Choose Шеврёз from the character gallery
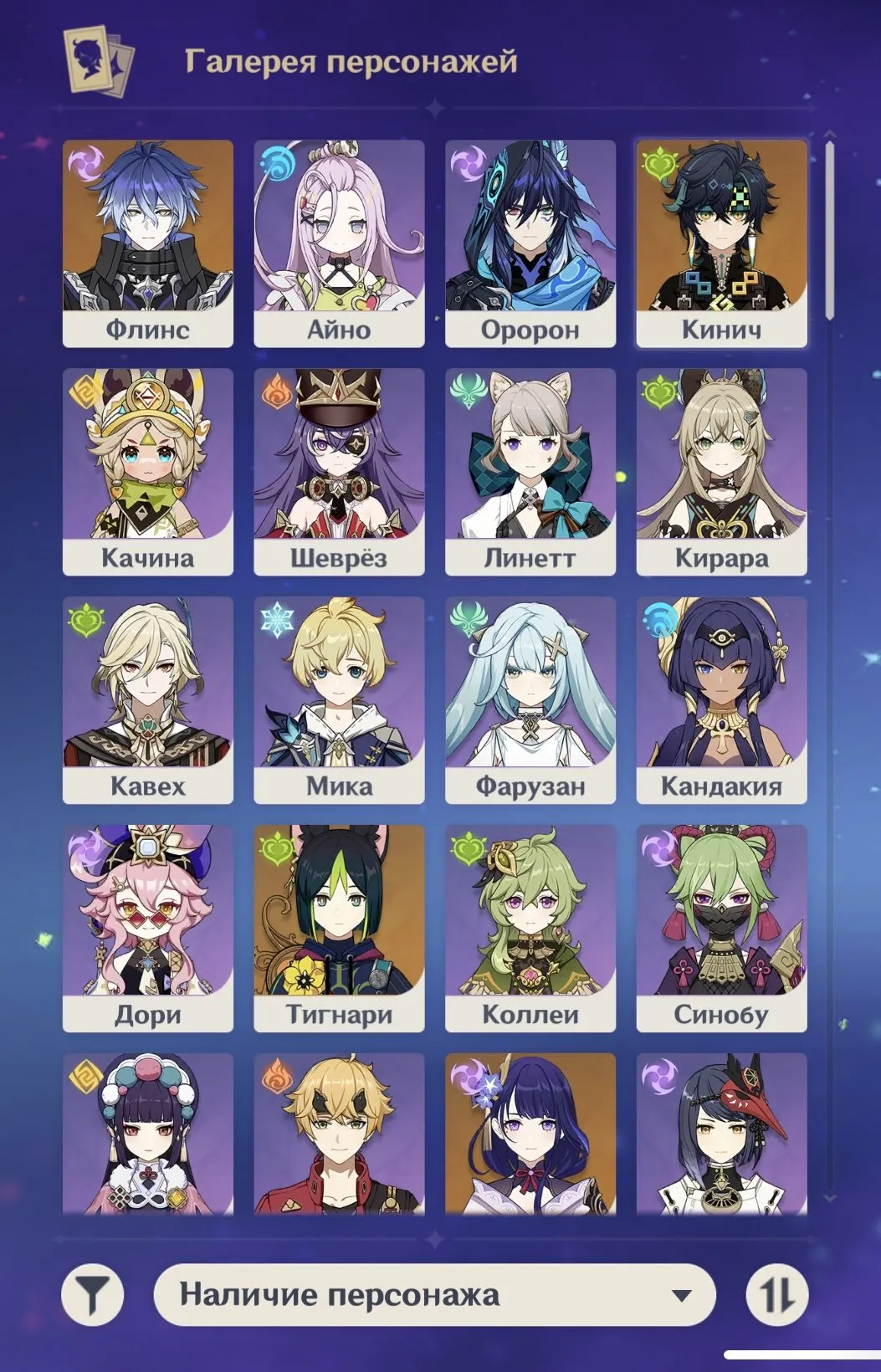The image size is (881, 1372). [x=339, y=471]
